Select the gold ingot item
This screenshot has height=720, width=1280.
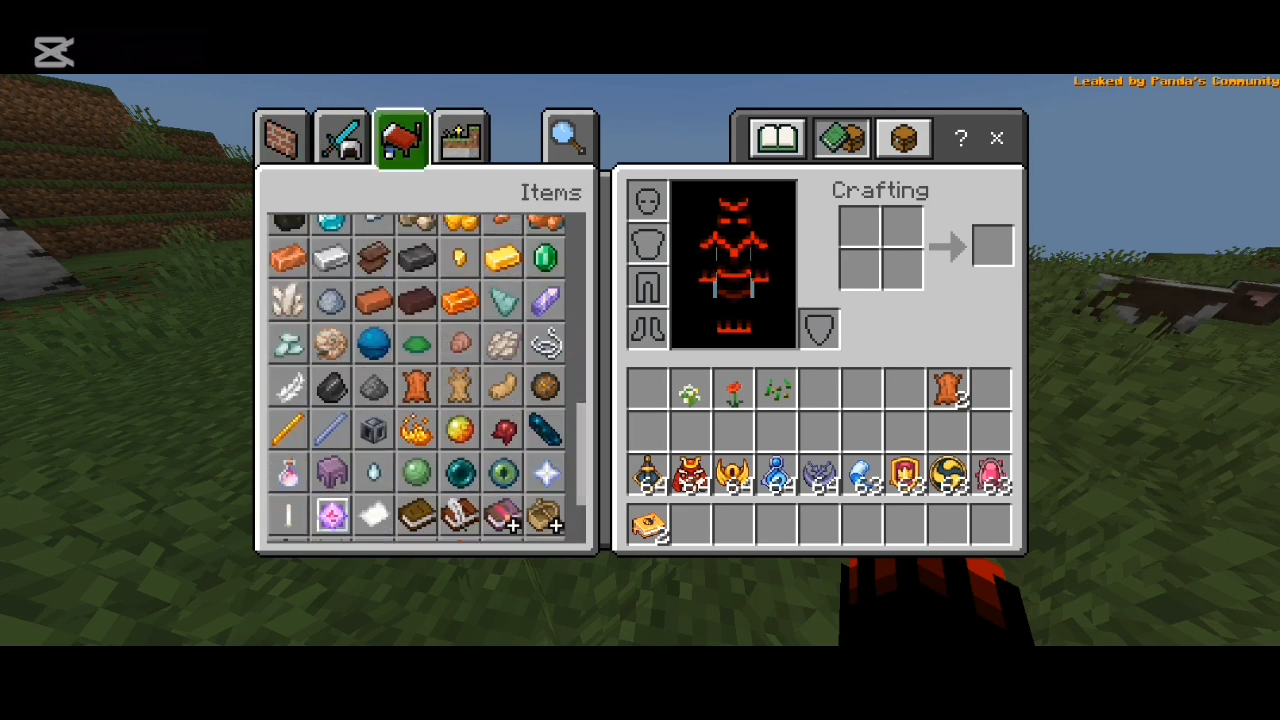tap(502, 258)
